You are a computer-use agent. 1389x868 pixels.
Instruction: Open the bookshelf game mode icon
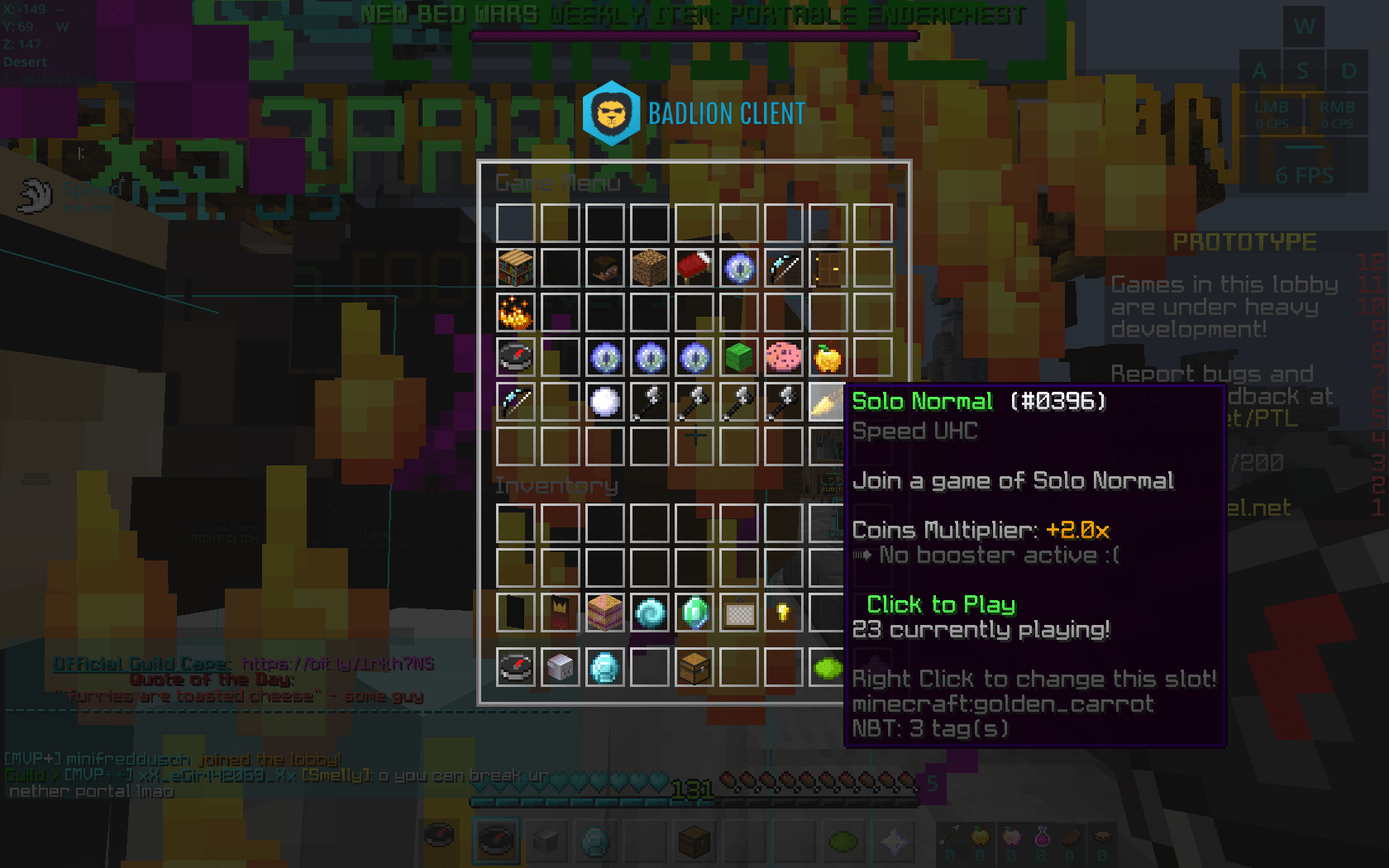(x=515, y=267)
